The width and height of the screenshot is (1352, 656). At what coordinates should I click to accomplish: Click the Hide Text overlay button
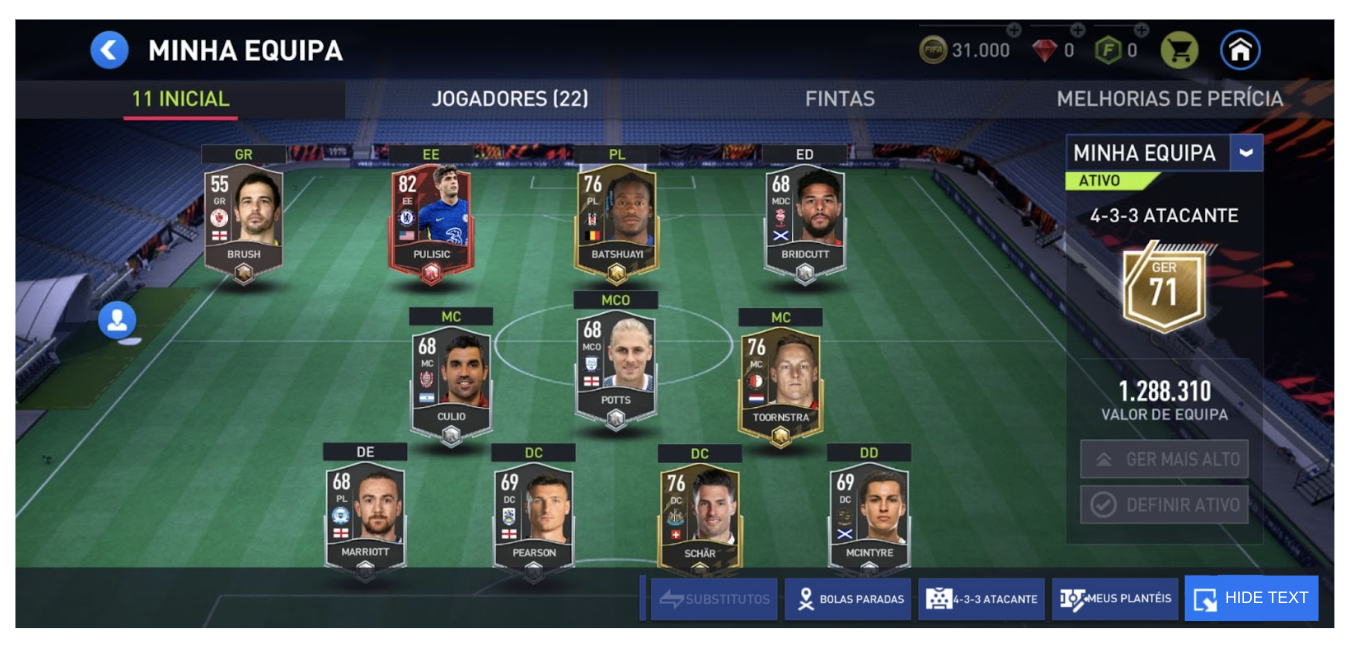[x=1251, y=598]
